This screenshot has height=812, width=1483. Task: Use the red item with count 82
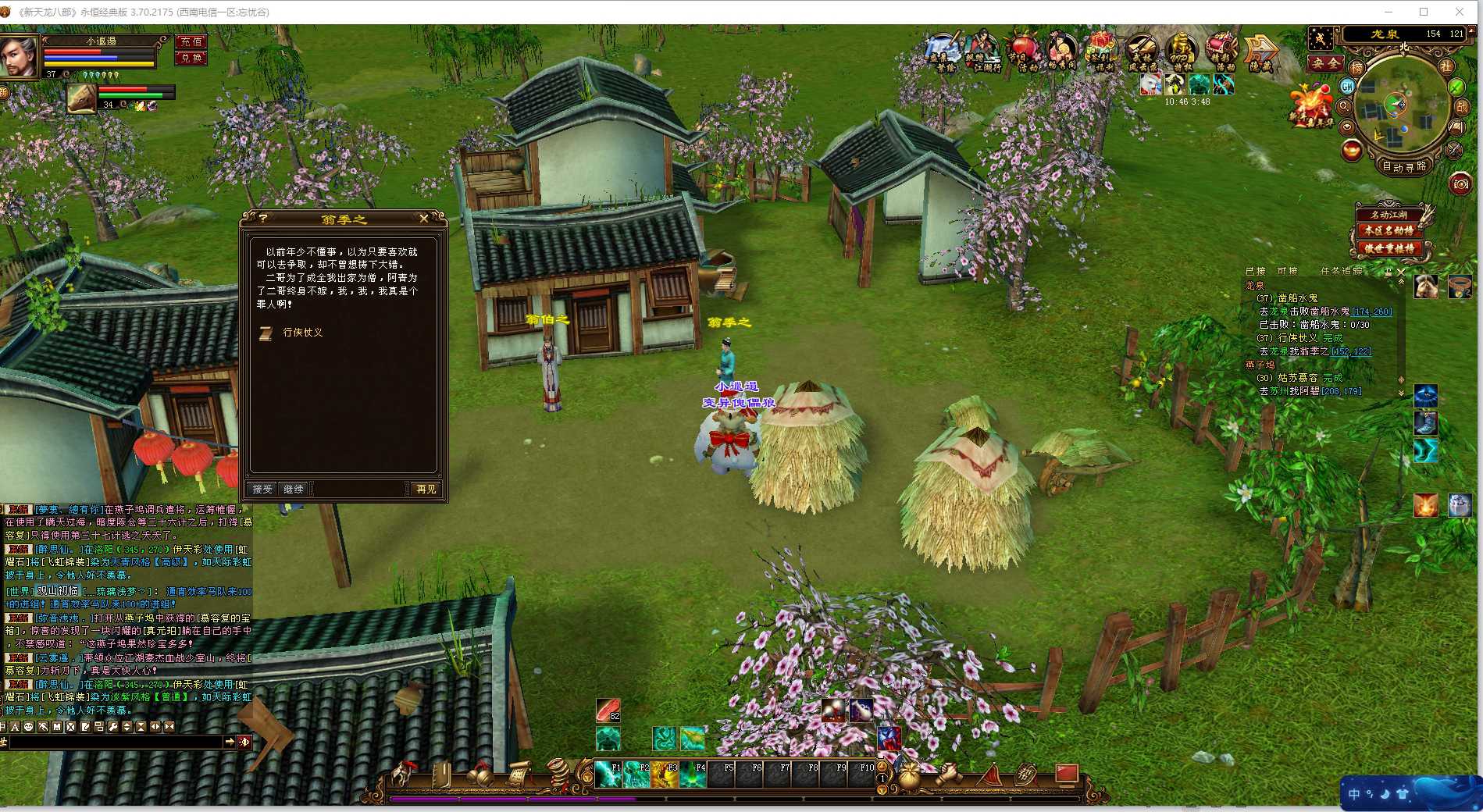(x=608, y=710)
